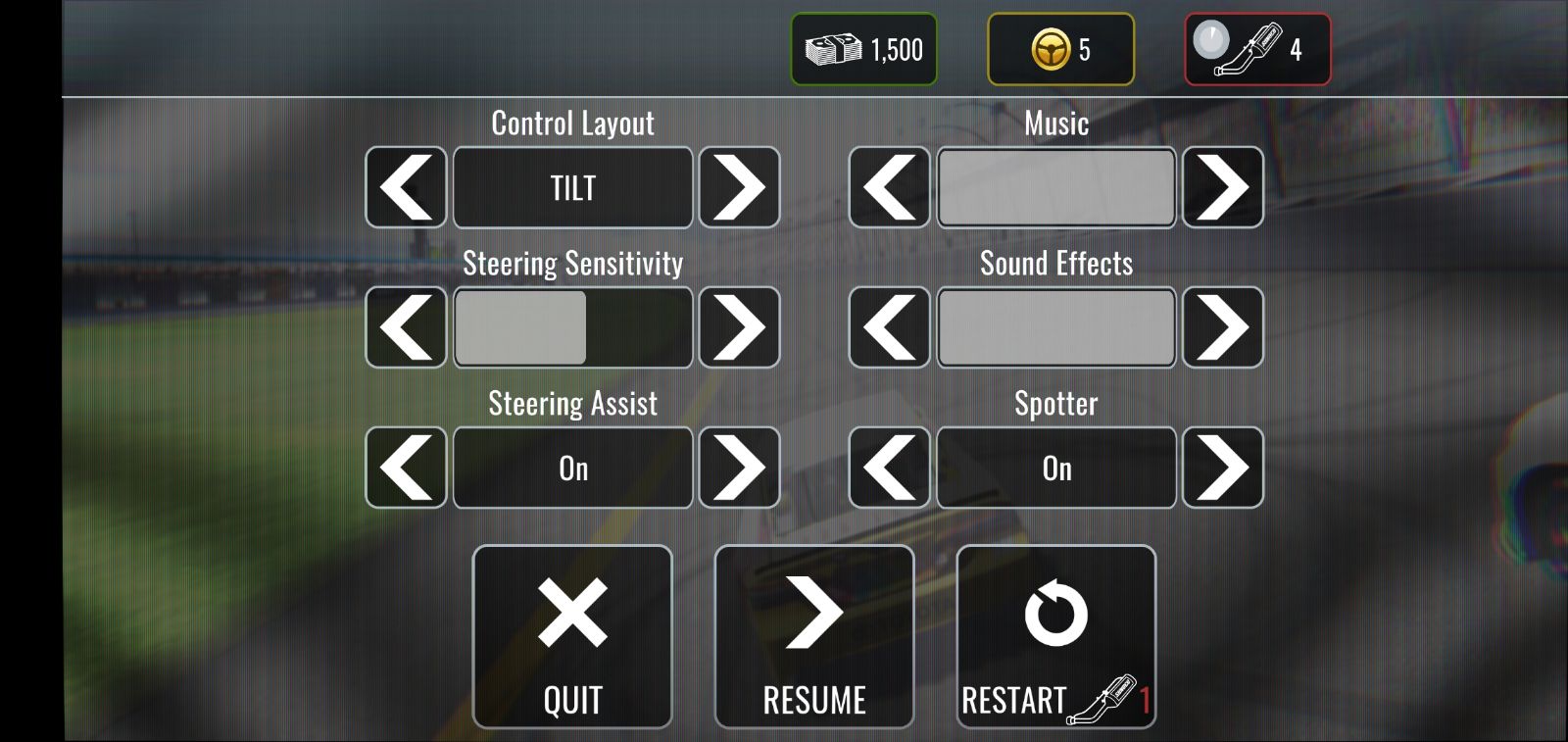
Task: Switch Control Layout to the previous option
Action: tap(406, 187)
